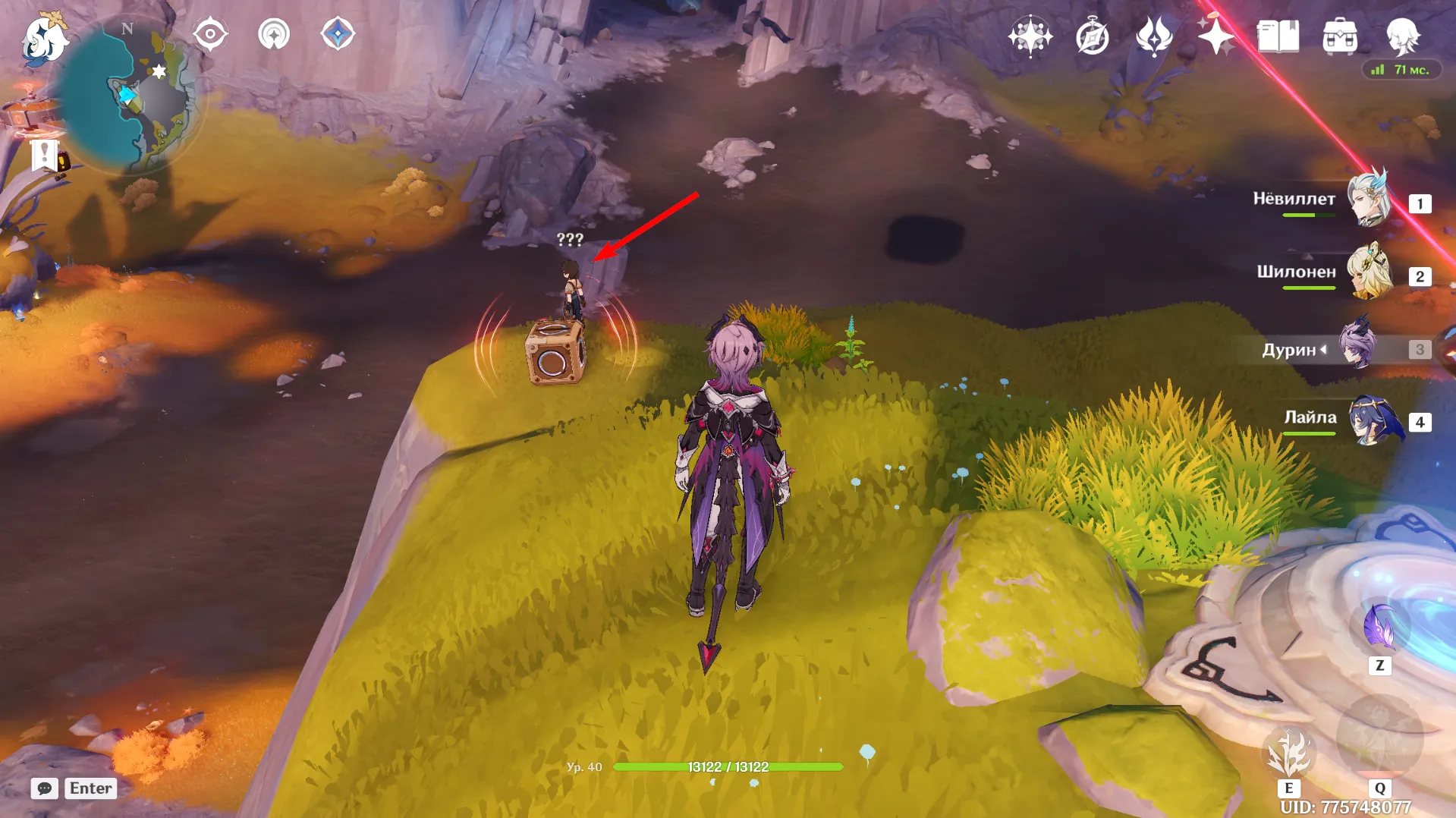The image size is (1456, 818).
Task: Open the character profile head icon
Action: 1402,36
